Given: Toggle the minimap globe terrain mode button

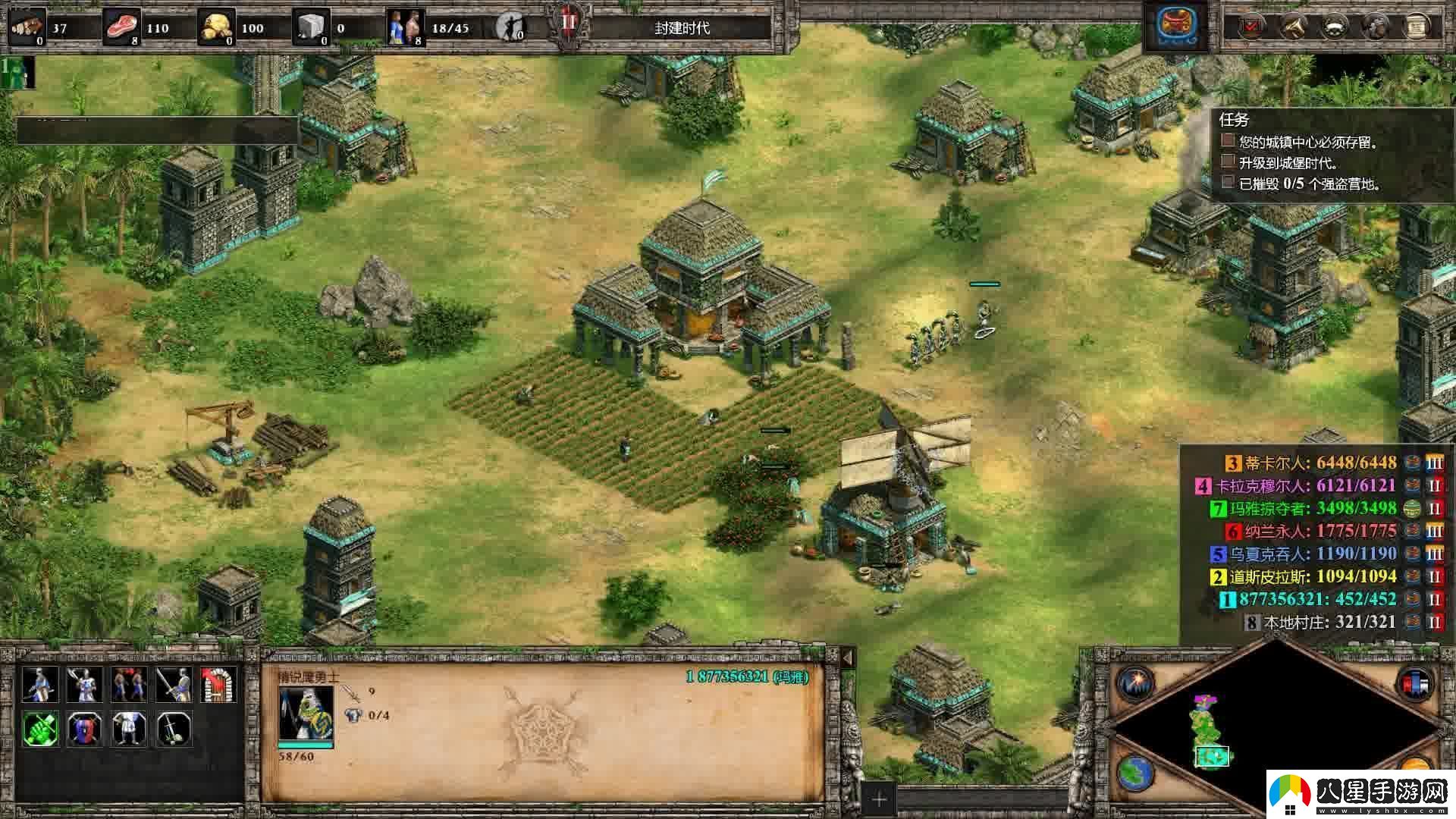Looking at the screenshot, I should (x=1135, y=773).
